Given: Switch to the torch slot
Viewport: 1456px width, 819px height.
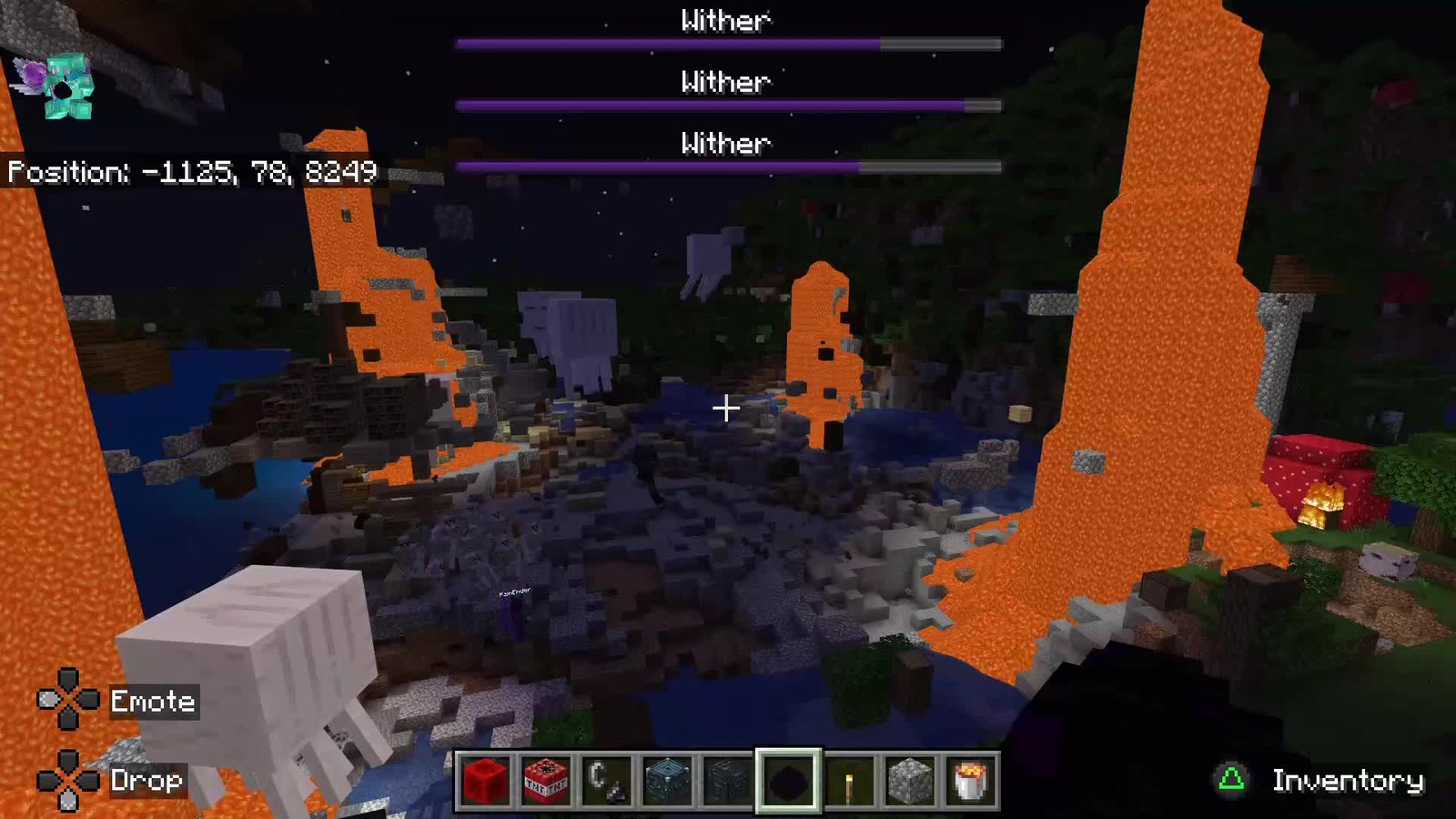Looking at the screenshot, I should [849, 780].
